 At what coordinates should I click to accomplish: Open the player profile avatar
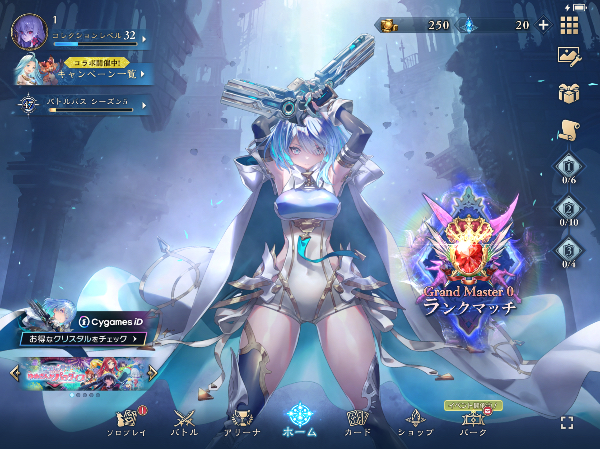pyautogui.click(x=27, y=32)
